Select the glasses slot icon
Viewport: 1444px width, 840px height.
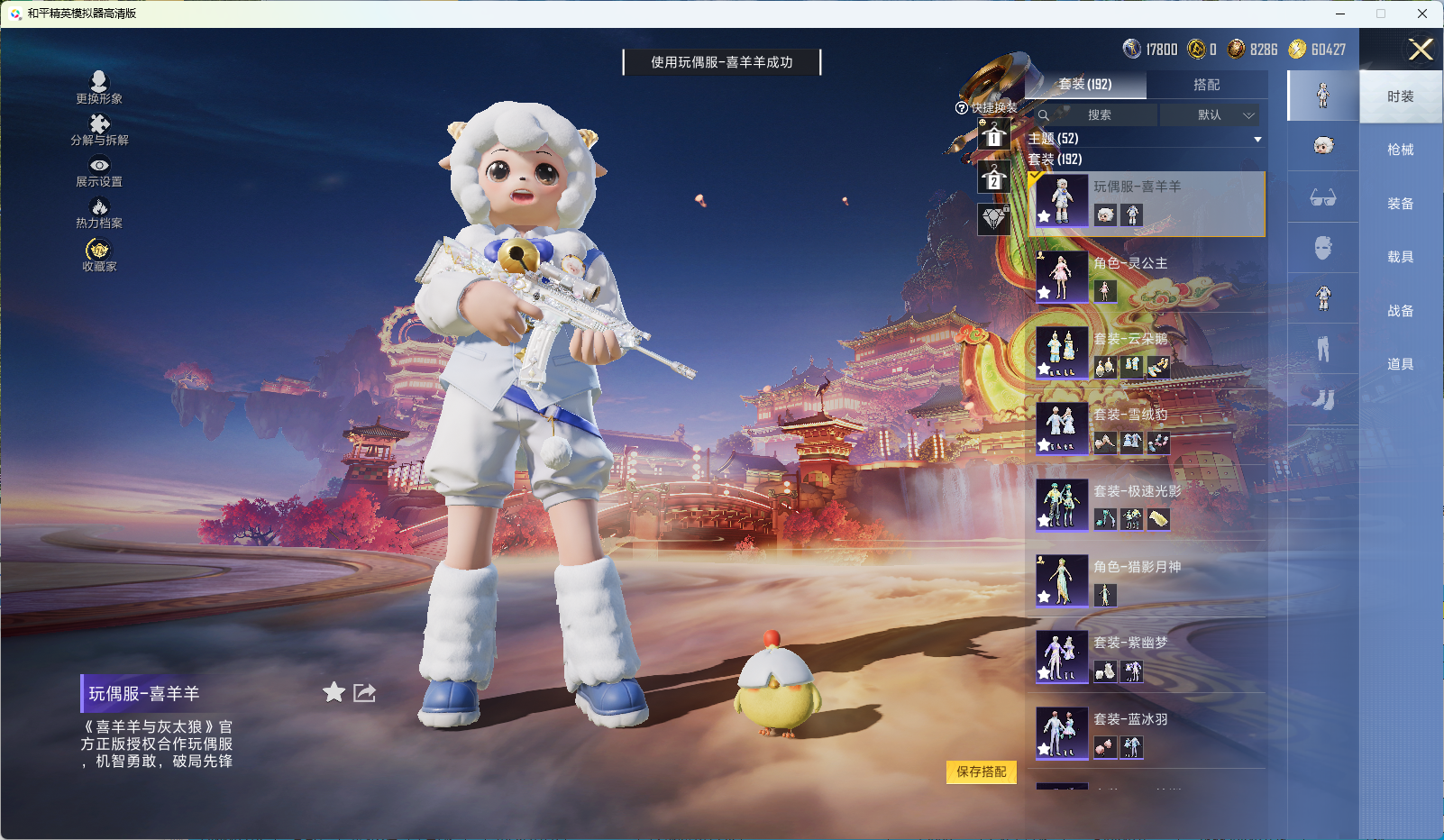point(1322,197)
